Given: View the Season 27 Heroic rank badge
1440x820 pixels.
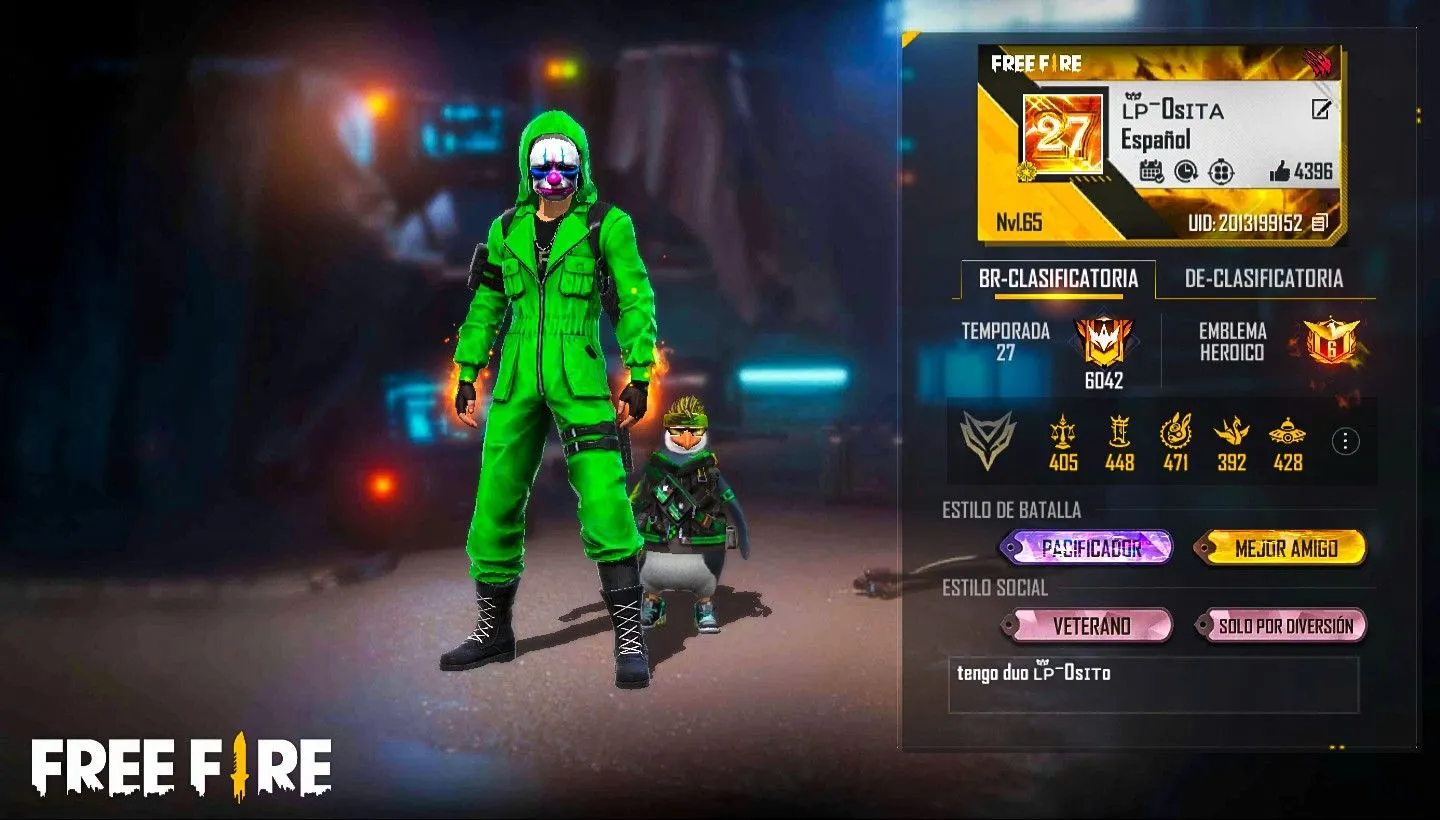Looking at the screenshot, I should pos(1104,342).
